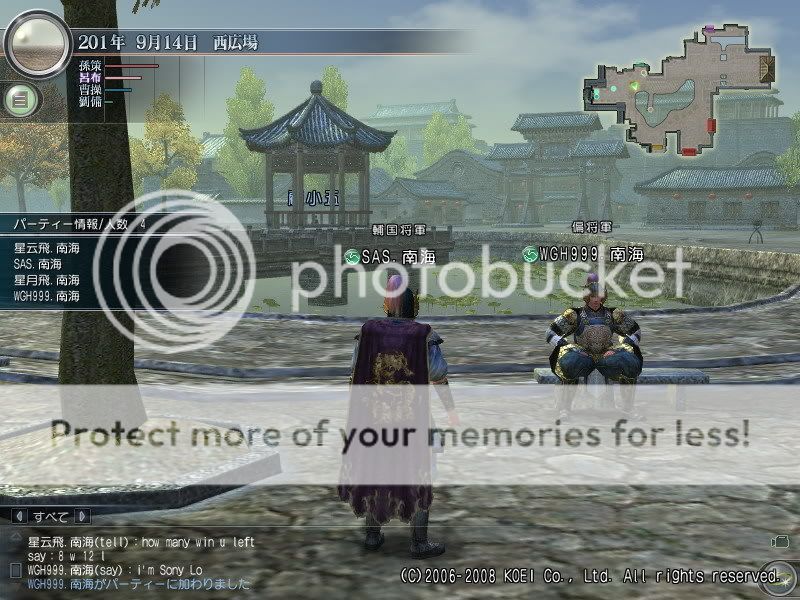Click the circular weather orb icon
Image resolution: width=800 pixels, height=600 pixels.
[37, 43]
